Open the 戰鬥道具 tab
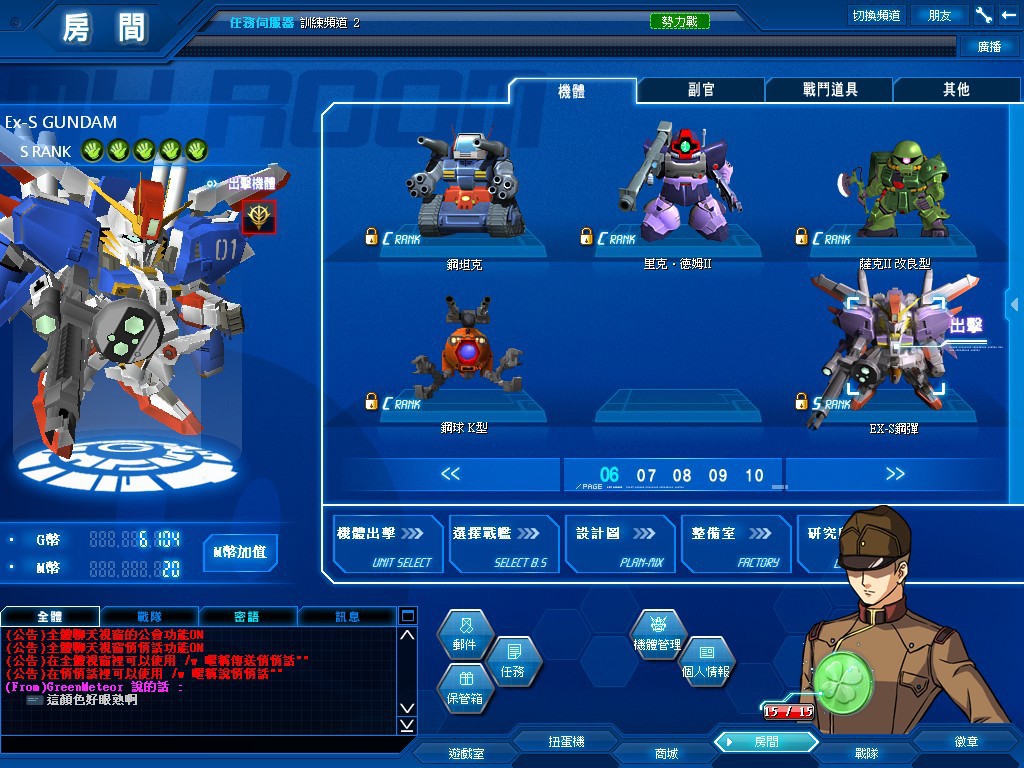 click(x=830, y=90)
